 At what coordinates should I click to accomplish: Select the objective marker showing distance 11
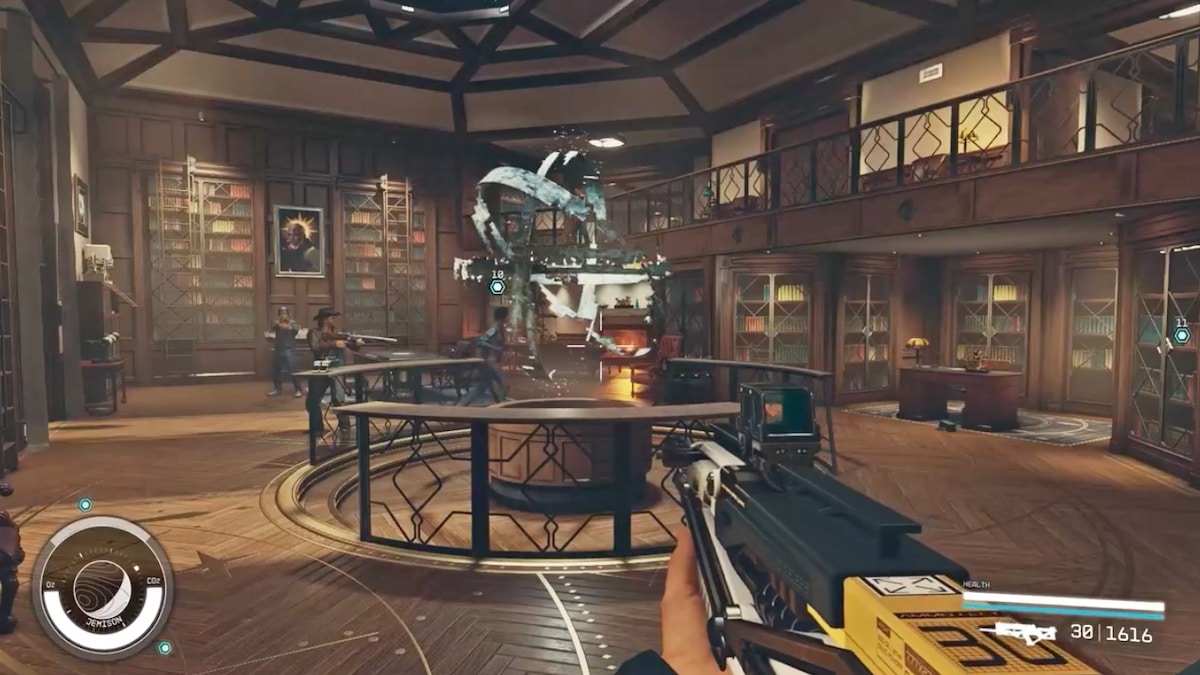pyautogui.click(x=1181, y=335)
